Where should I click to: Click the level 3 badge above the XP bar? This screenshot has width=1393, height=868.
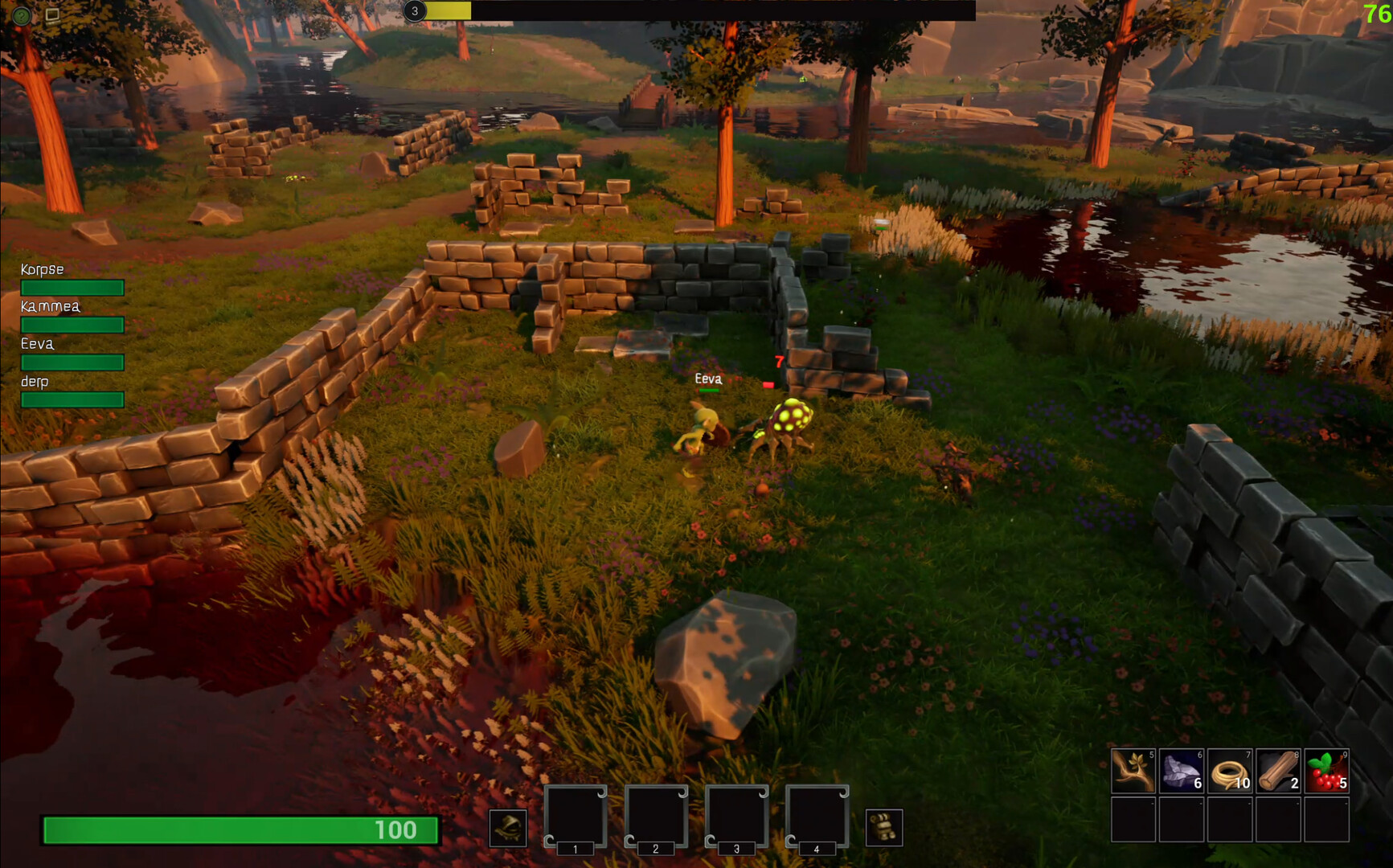click(x=416, y=11)
